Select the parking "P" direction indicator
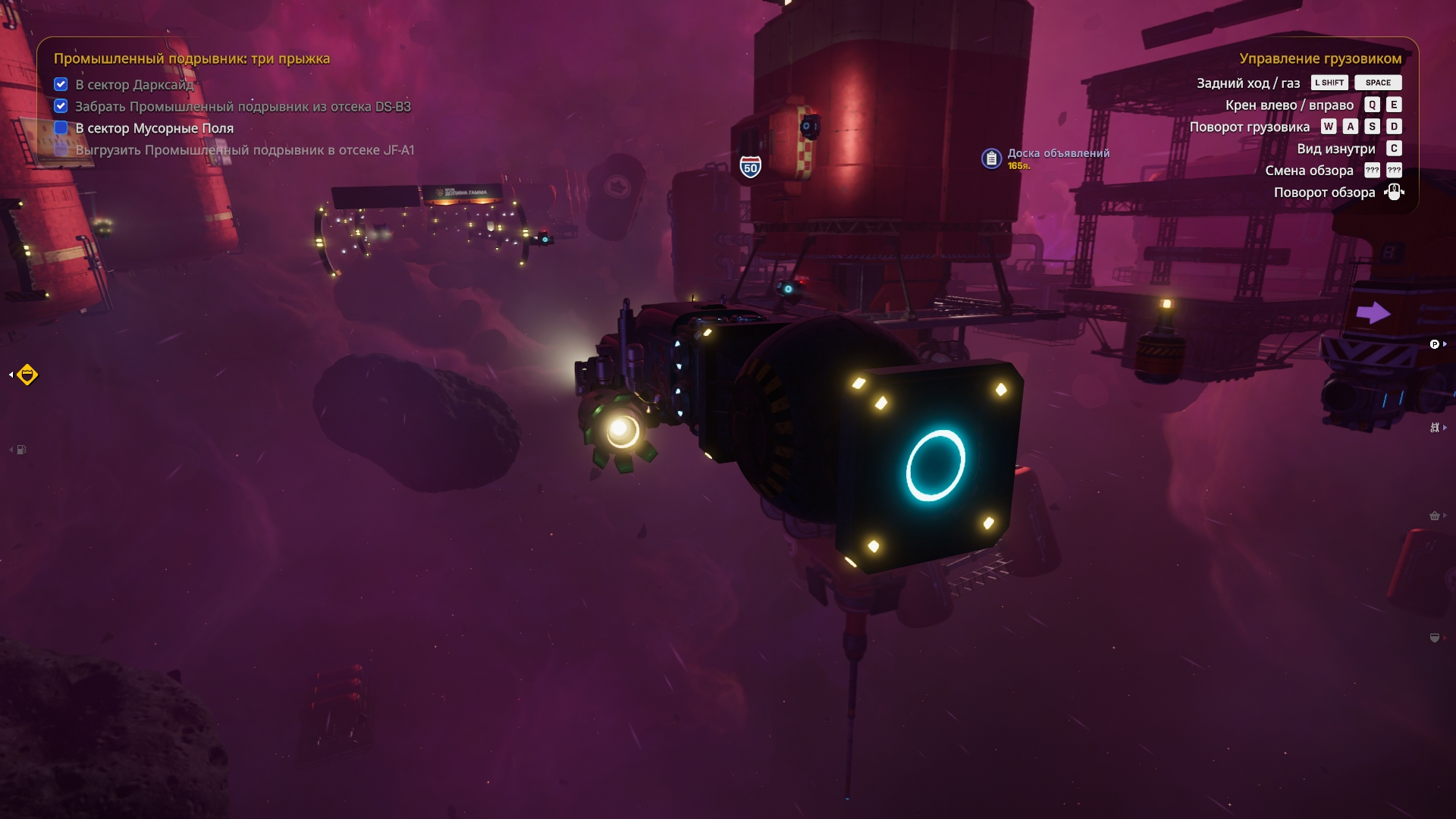Viewport: 1456px width, 819px height. 1435,344
